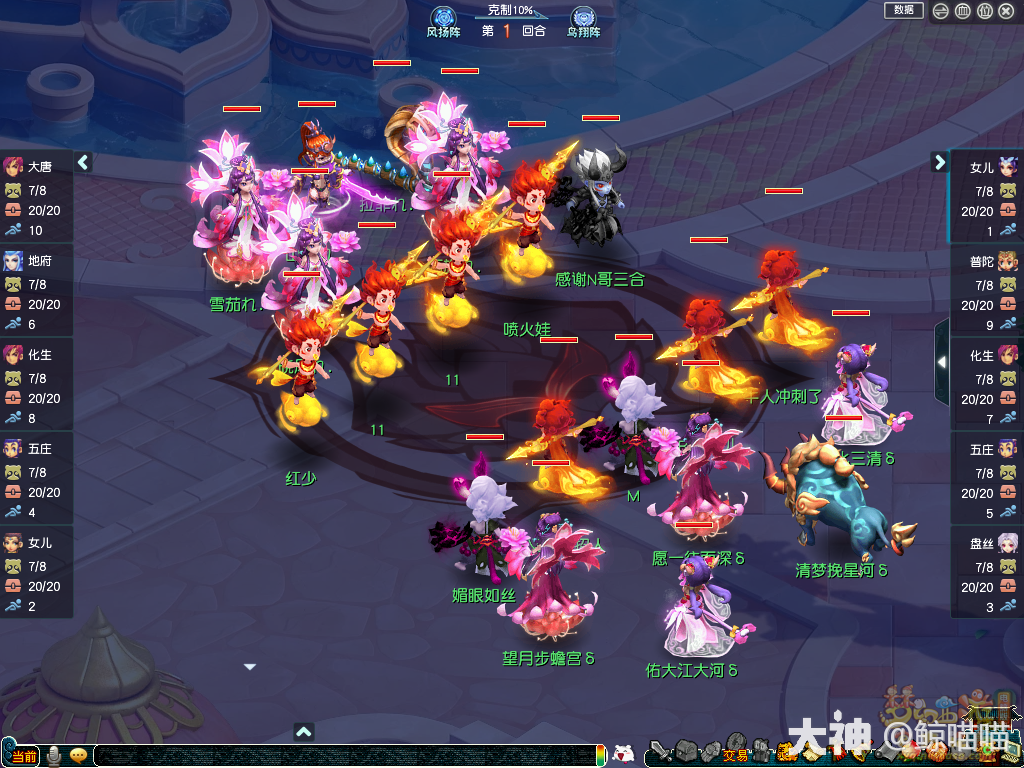Screen dimensions: 1024x768
Task: Open the 数据 data panel
Action: click(903, 10)
